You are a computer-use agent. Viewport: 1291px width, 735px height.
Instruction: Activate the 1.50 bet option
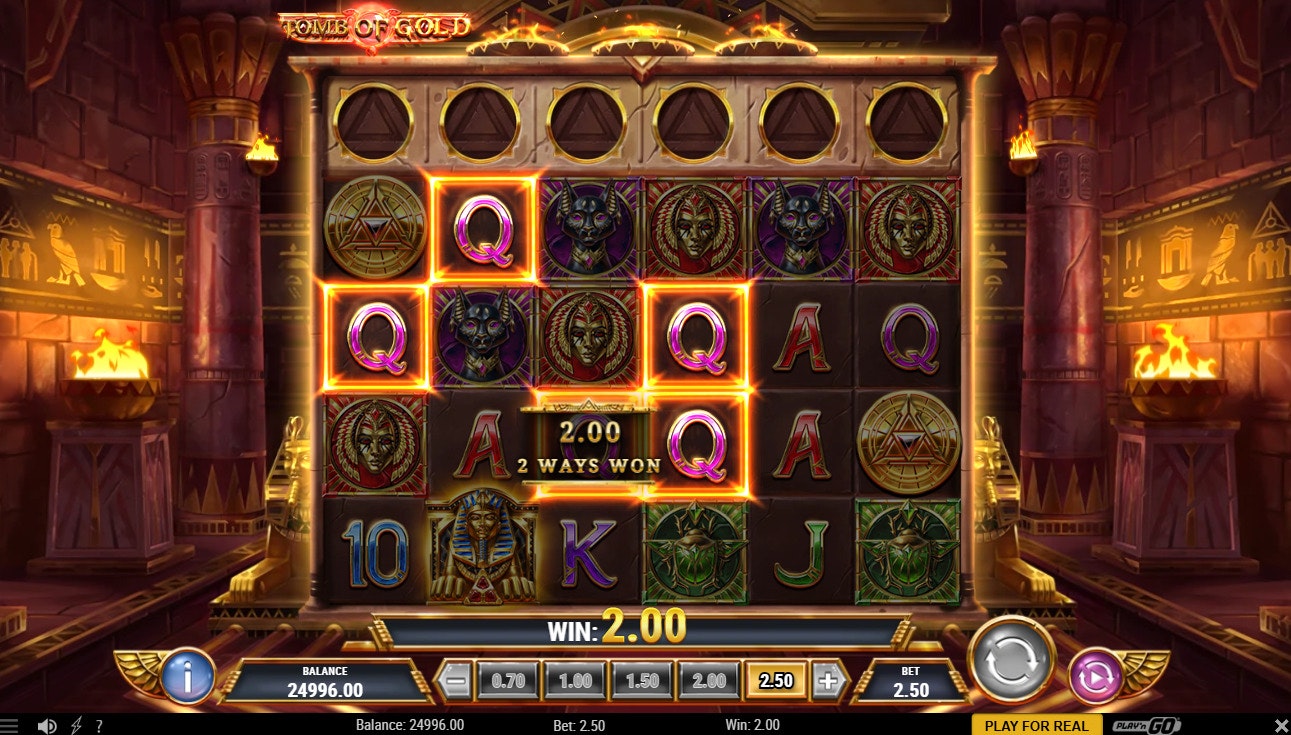pyautogui.click(x=644, y=679)
